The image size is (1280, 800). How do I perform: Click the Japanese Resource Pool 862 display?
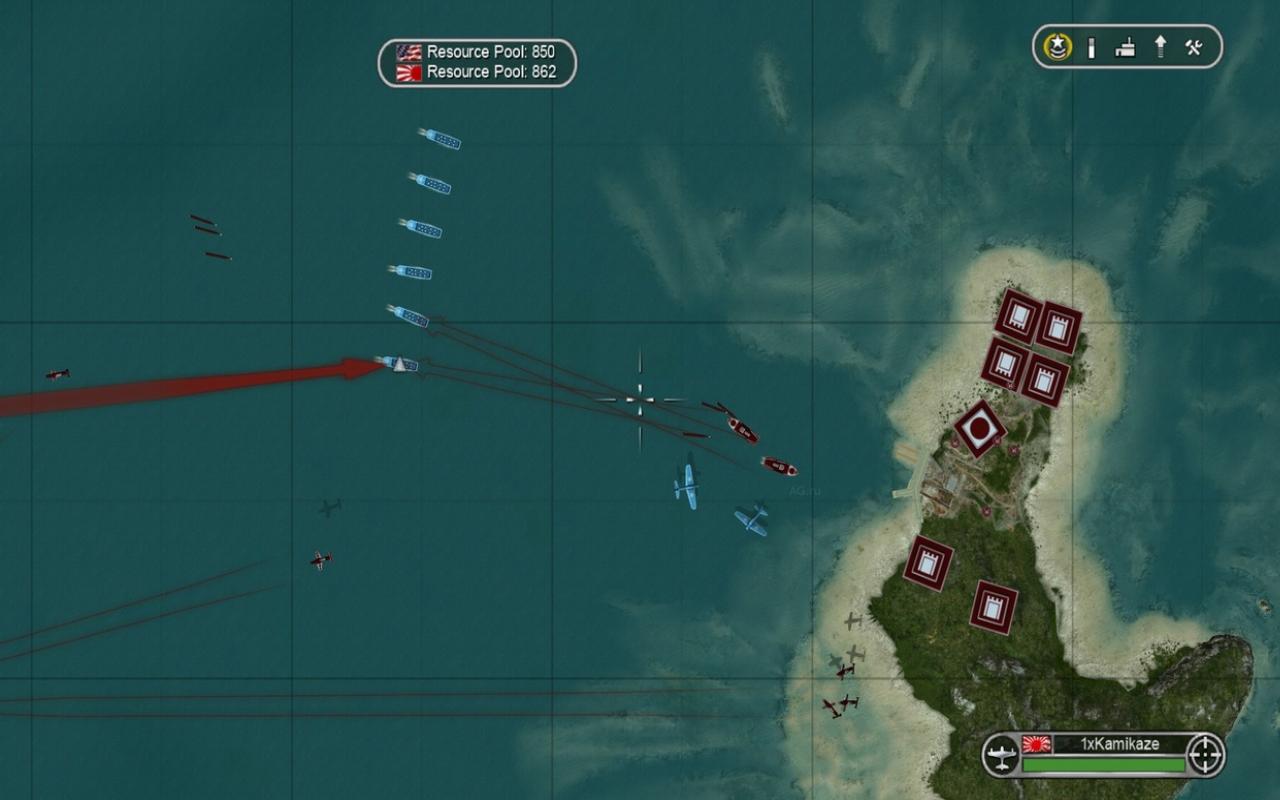pyautogui.click(x=490, y=71)
